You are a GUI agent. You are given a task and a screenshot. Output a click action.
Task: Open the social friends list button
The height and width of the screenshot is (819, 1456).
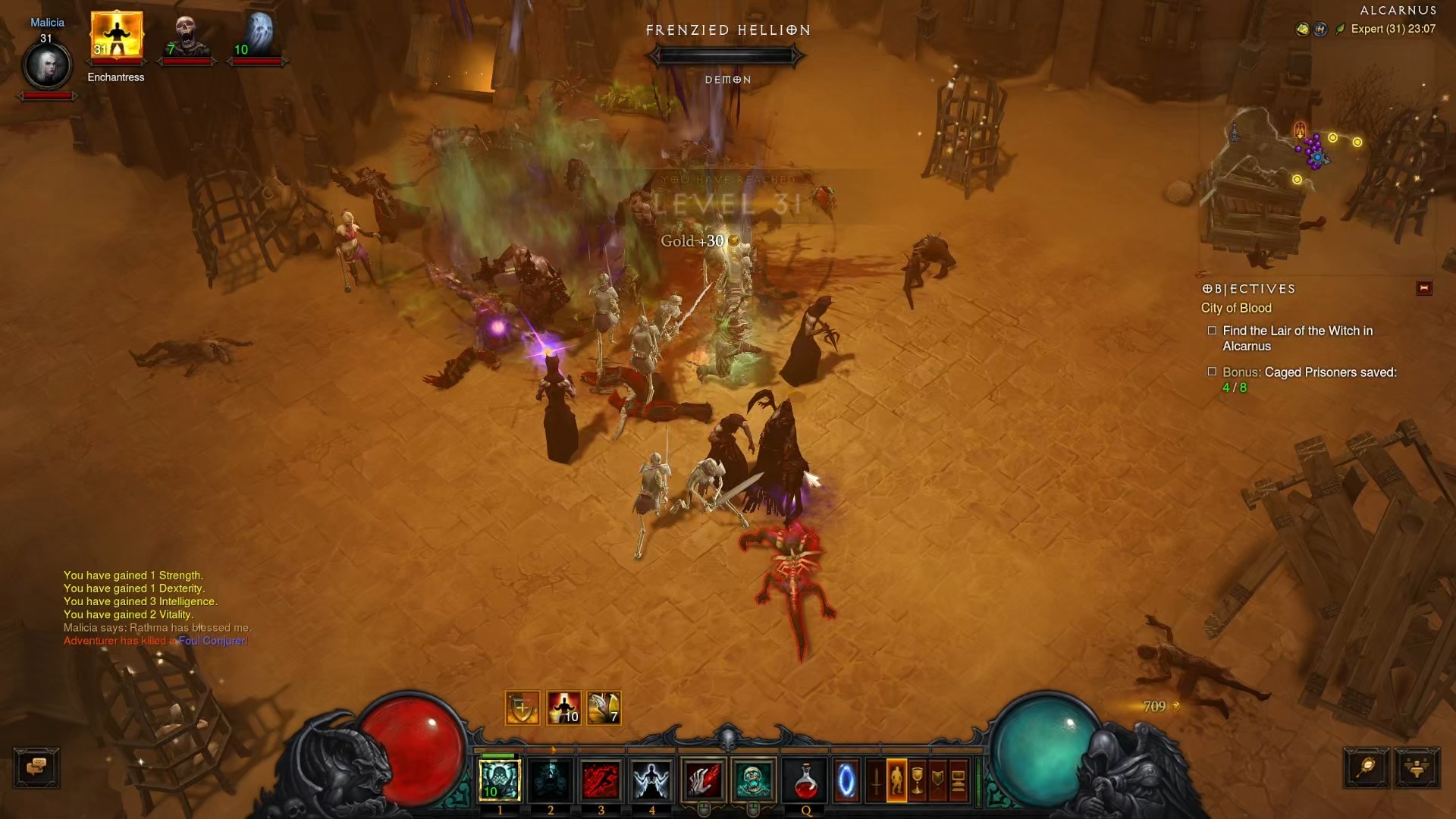pyautogui.click(x=1417, y=767)
